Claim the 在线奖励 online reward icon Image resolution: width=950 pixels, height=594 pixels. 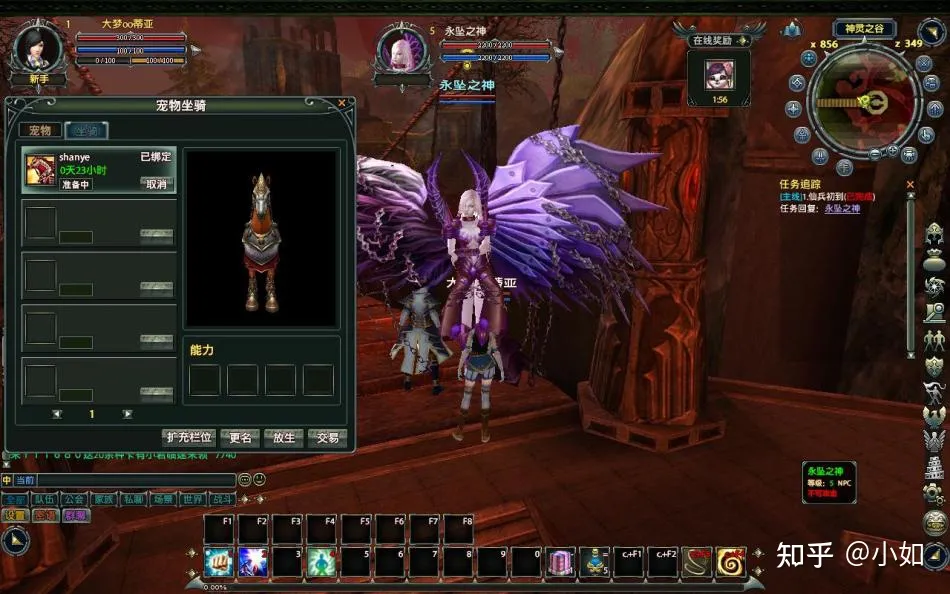pos(720,75)
